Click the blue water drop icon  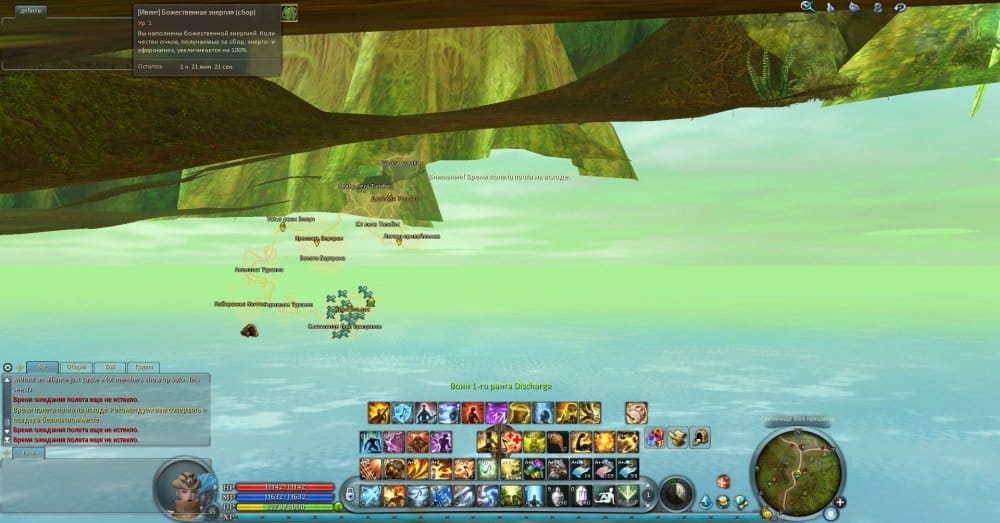[705, 501]
